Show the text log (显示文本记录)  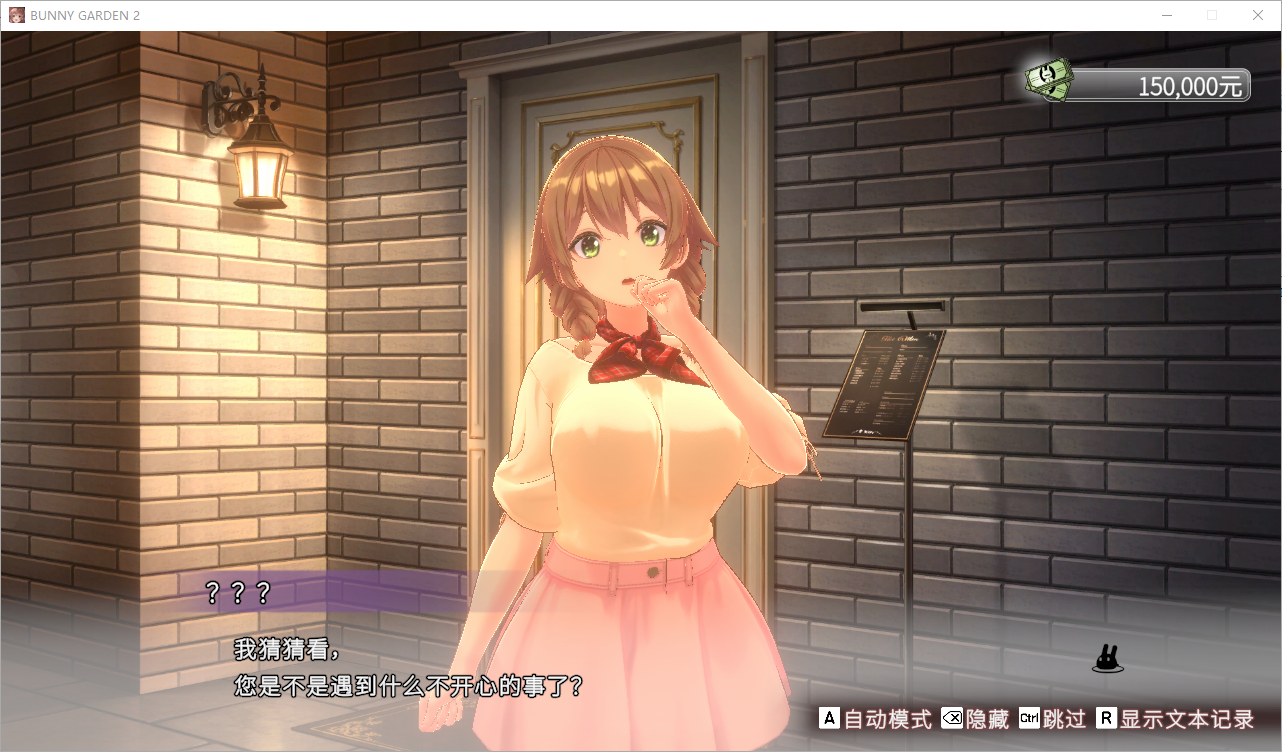1175,719
